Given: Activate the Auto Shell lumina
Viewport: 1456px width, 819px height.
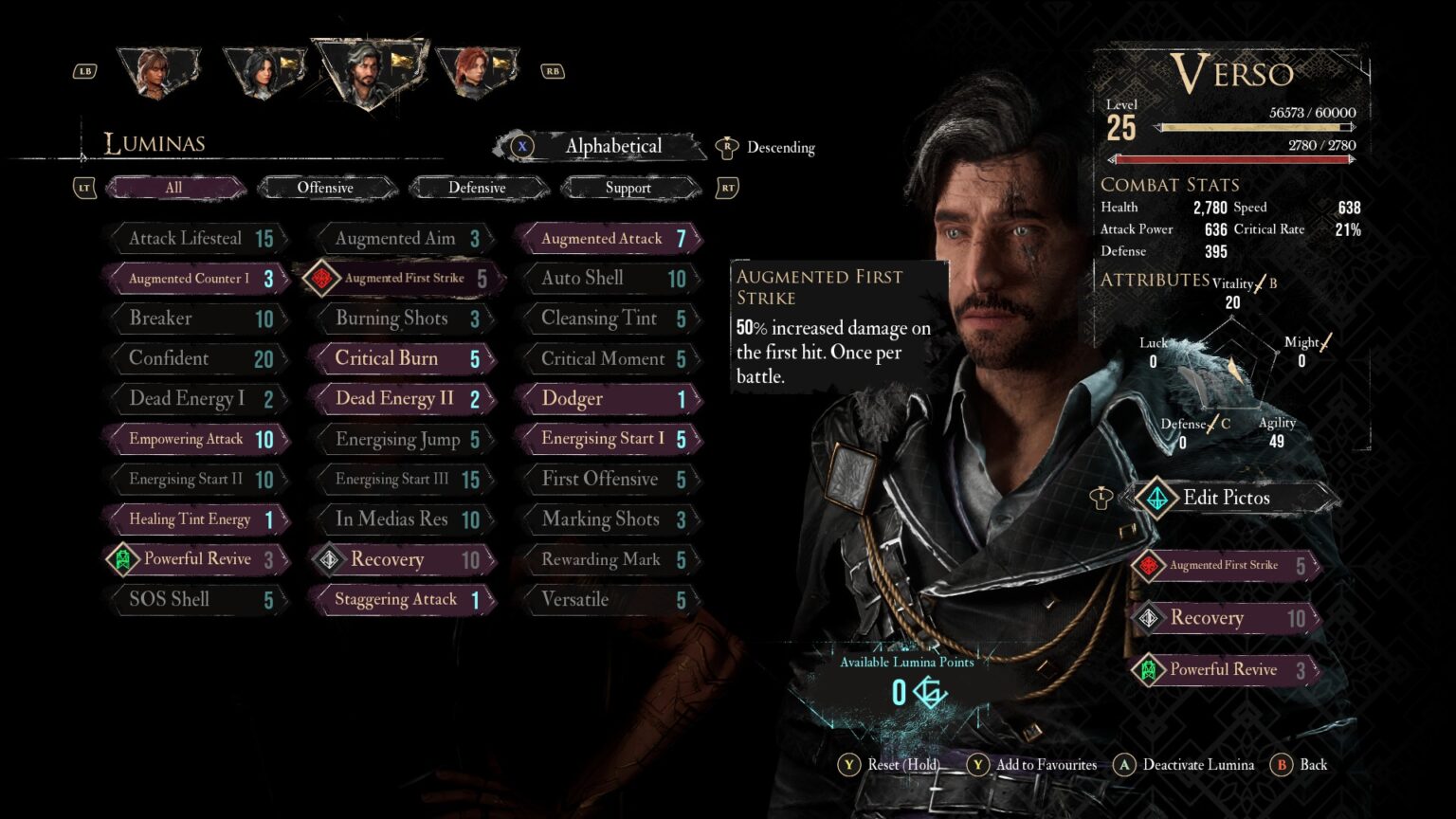Looking at the screenshot, I should [610, 279].
